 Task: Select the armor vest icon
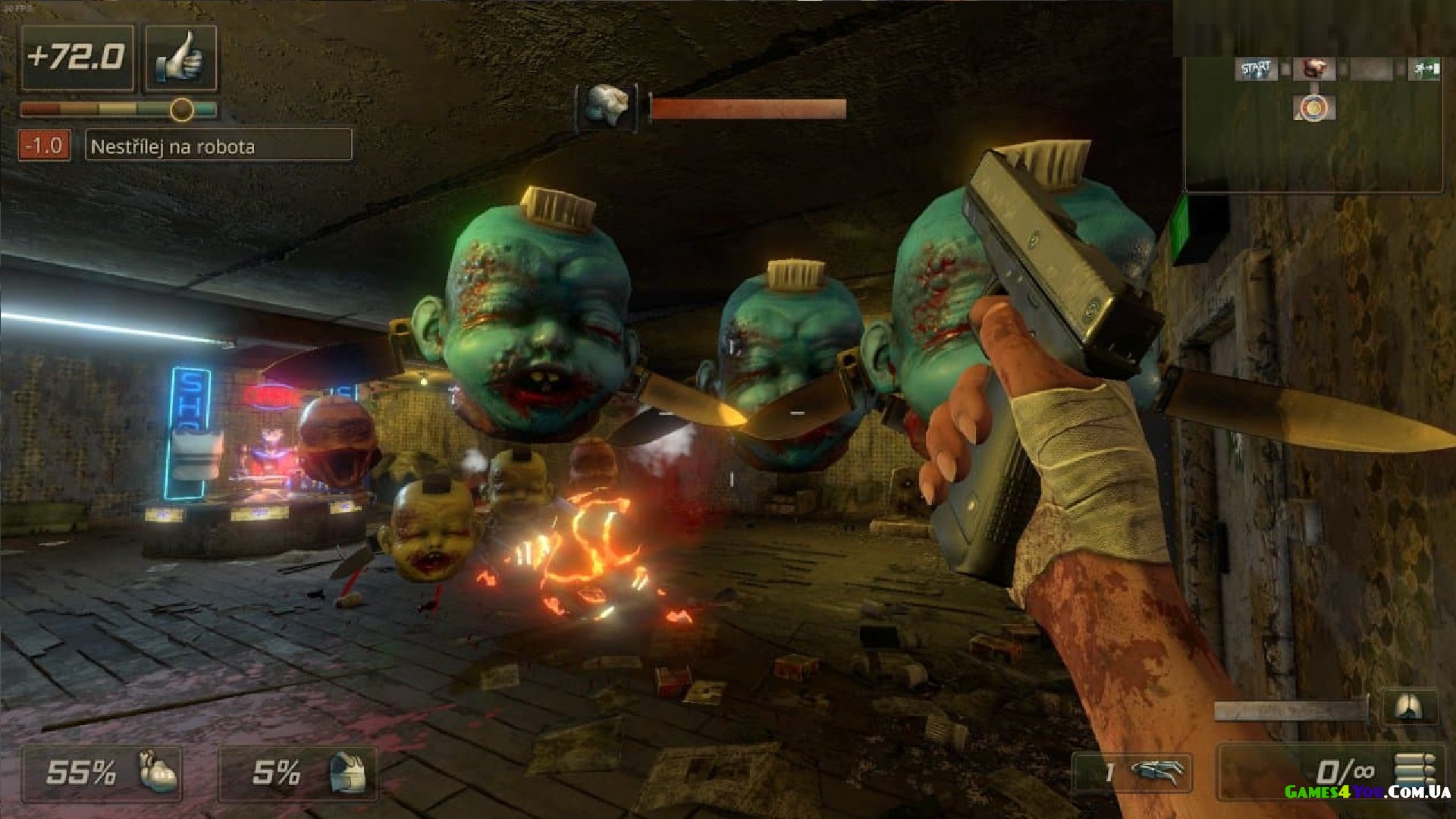350,773
